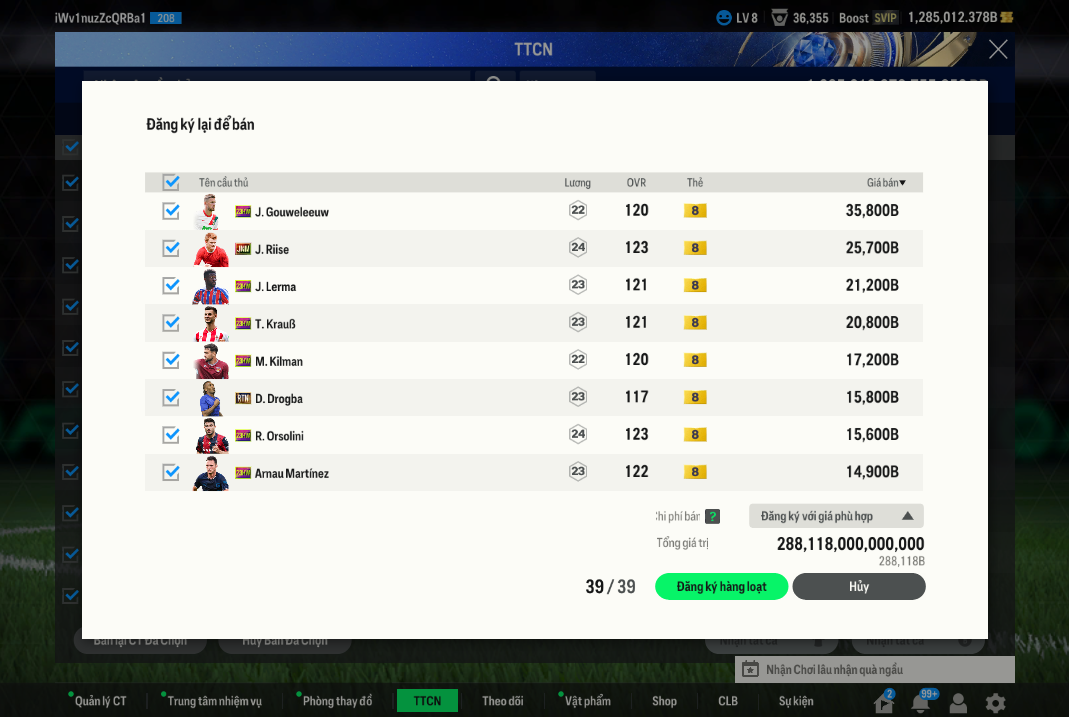Uncheck J. Gouweleeuw's checkbox
1069x717 pixels.
[171, 211]
